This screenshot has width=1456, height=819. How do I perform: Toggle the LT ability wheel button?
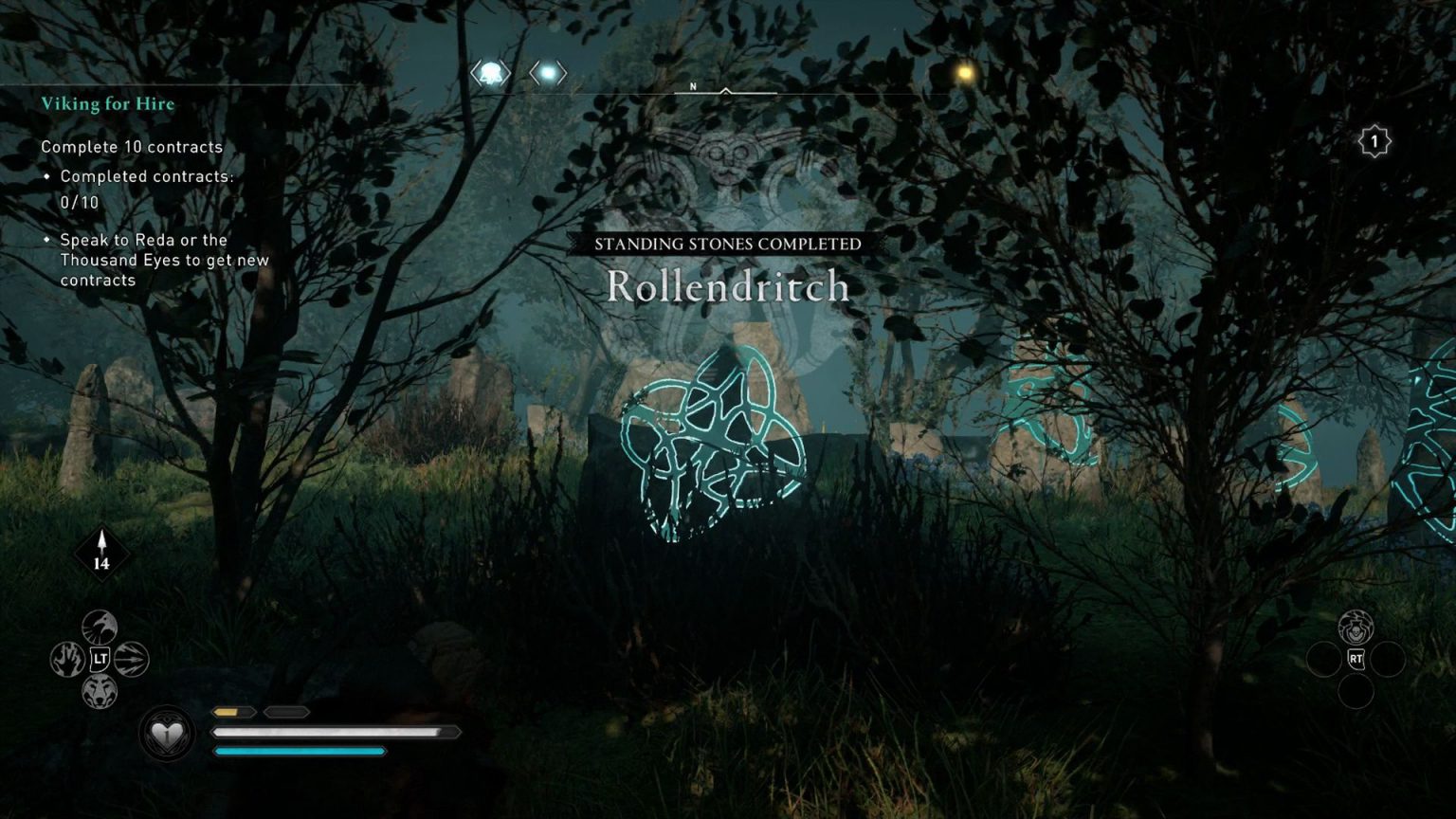coord(102,661)
